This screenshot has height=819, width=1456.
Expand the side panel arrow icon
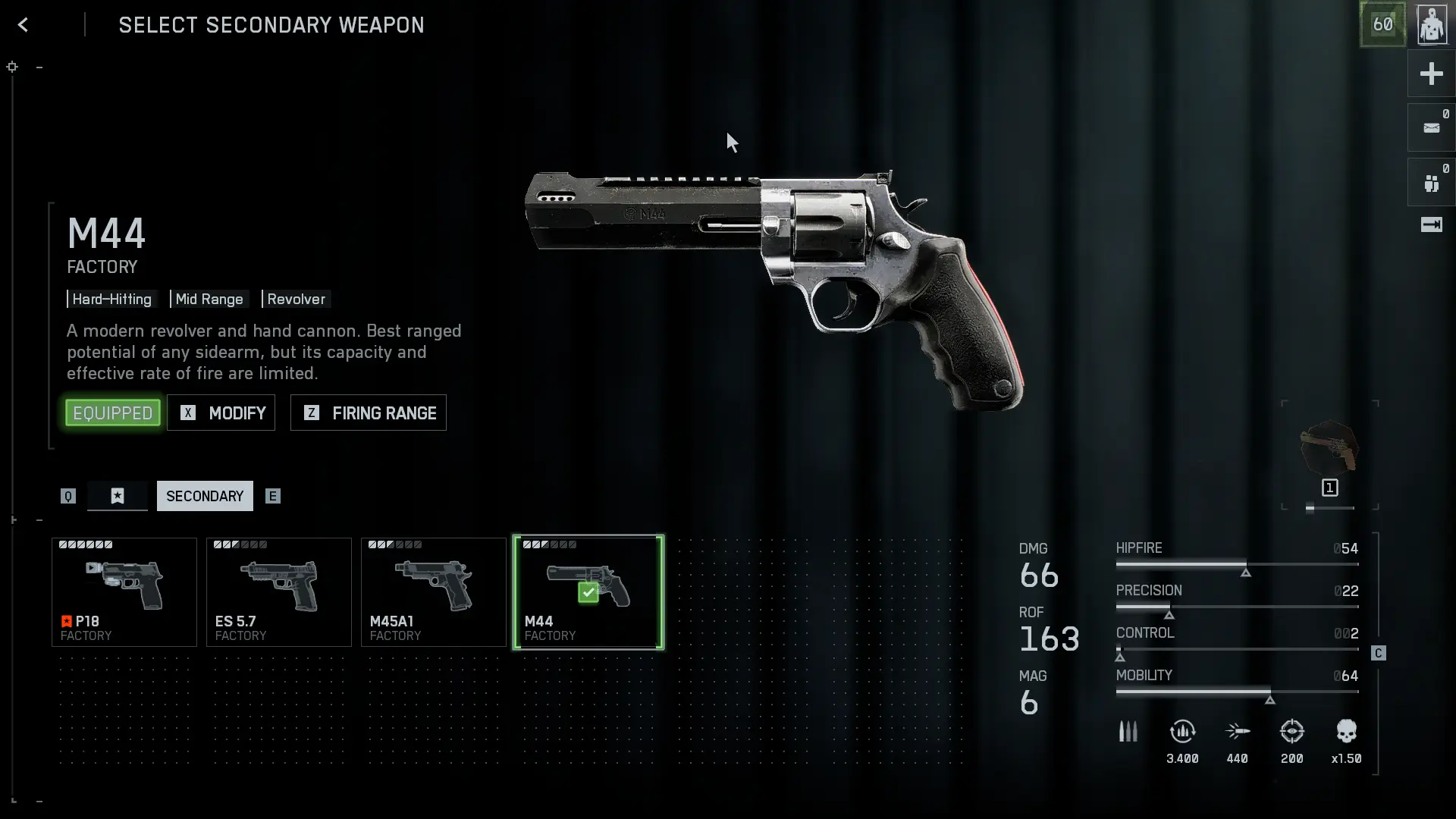pyautogui.click(x=1431, y=224)
